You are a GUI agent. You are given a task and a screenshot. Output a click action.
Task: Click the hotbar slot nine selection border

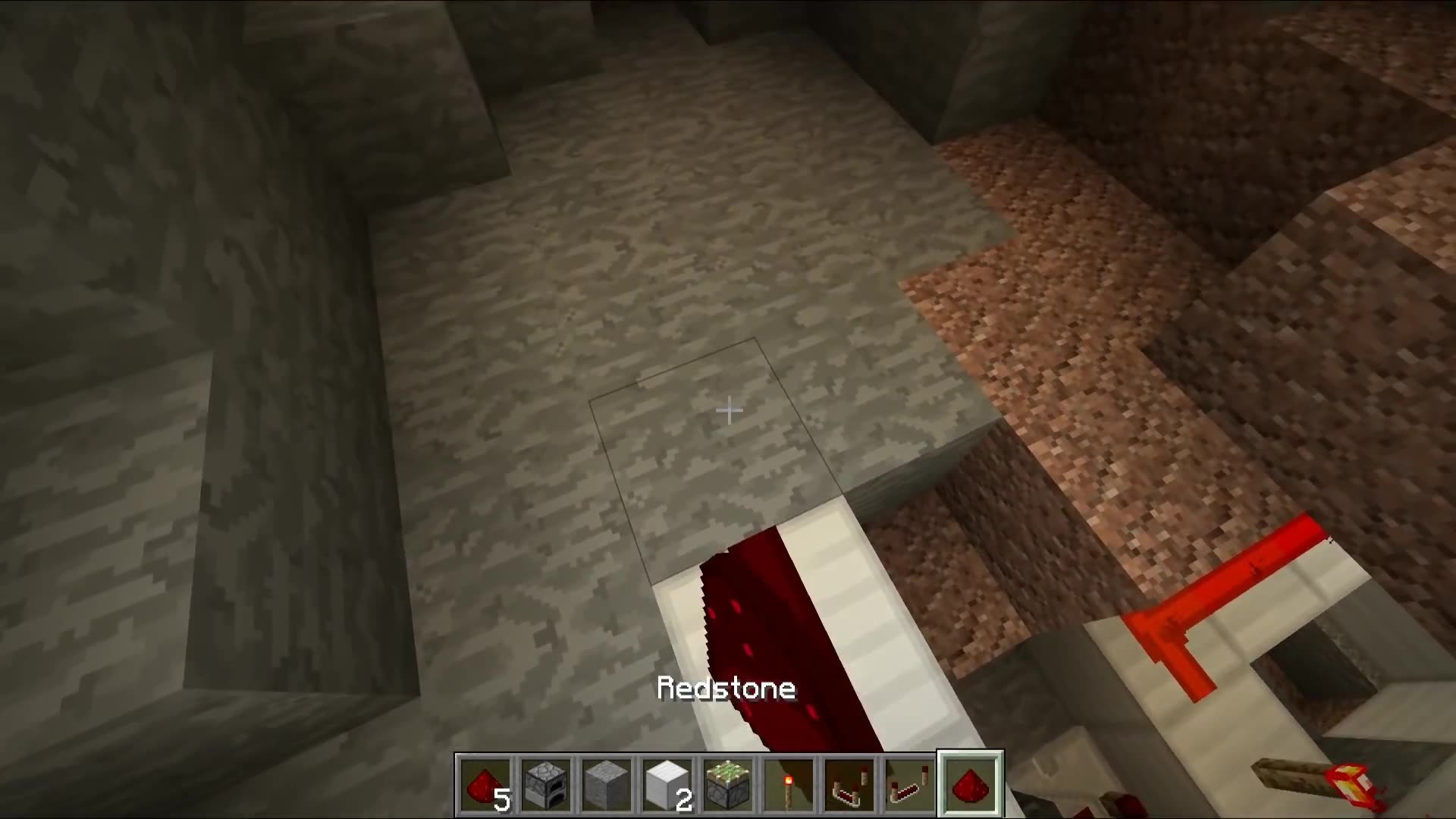[971, 755]
